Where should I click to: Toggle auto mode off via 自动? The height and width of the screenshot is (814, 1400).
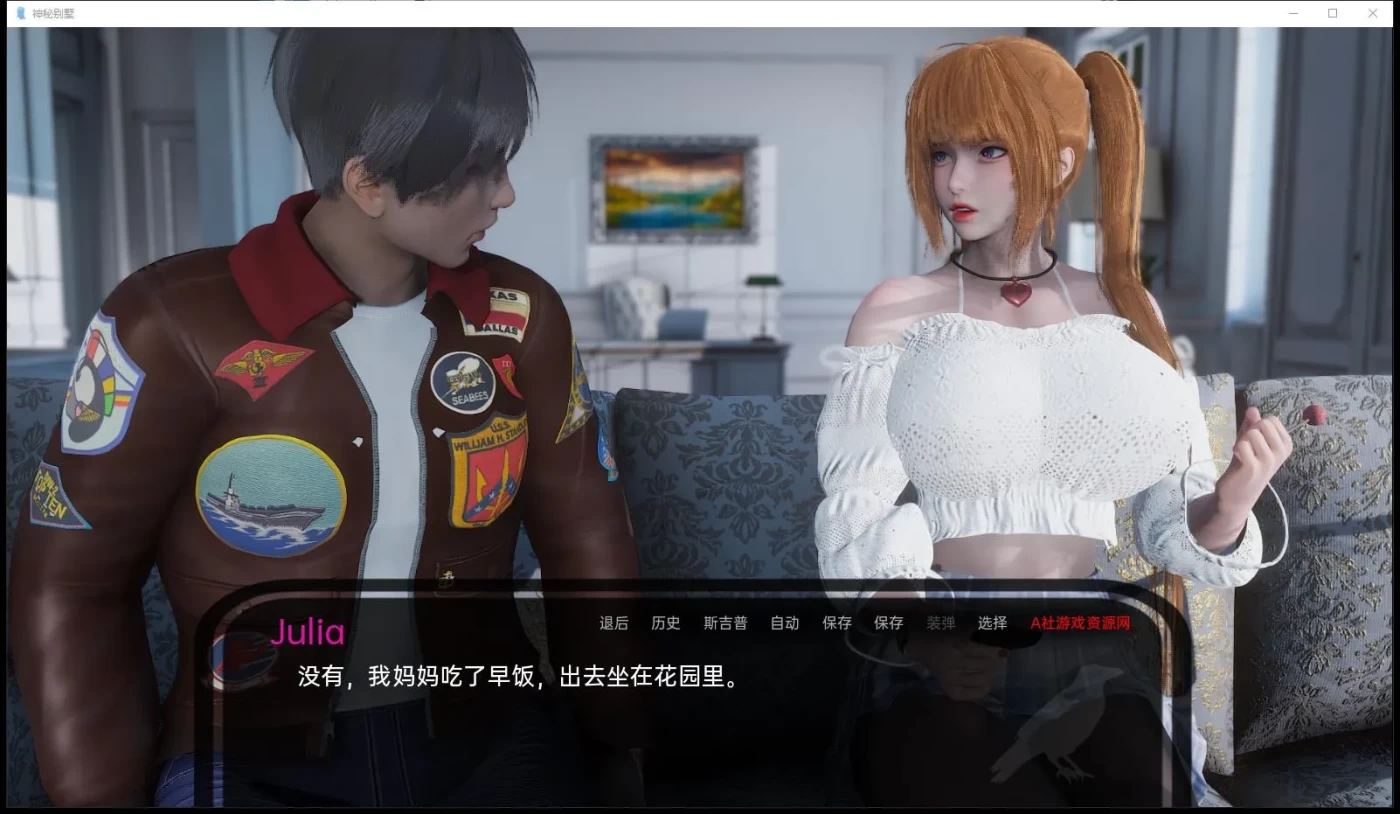(x=785, y=623)
